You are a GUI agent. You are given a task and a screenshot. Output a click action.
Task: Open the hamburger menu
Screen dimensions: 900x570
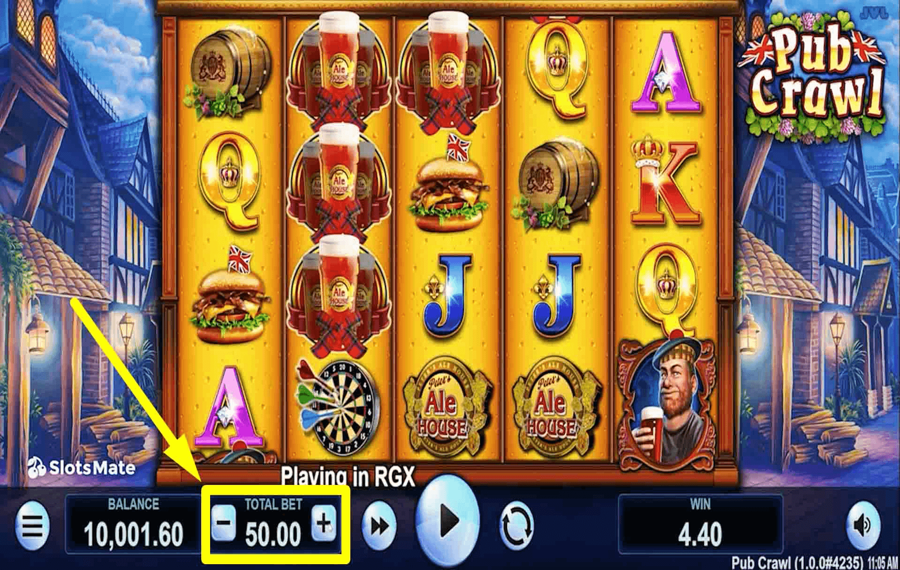click(33, 524)
